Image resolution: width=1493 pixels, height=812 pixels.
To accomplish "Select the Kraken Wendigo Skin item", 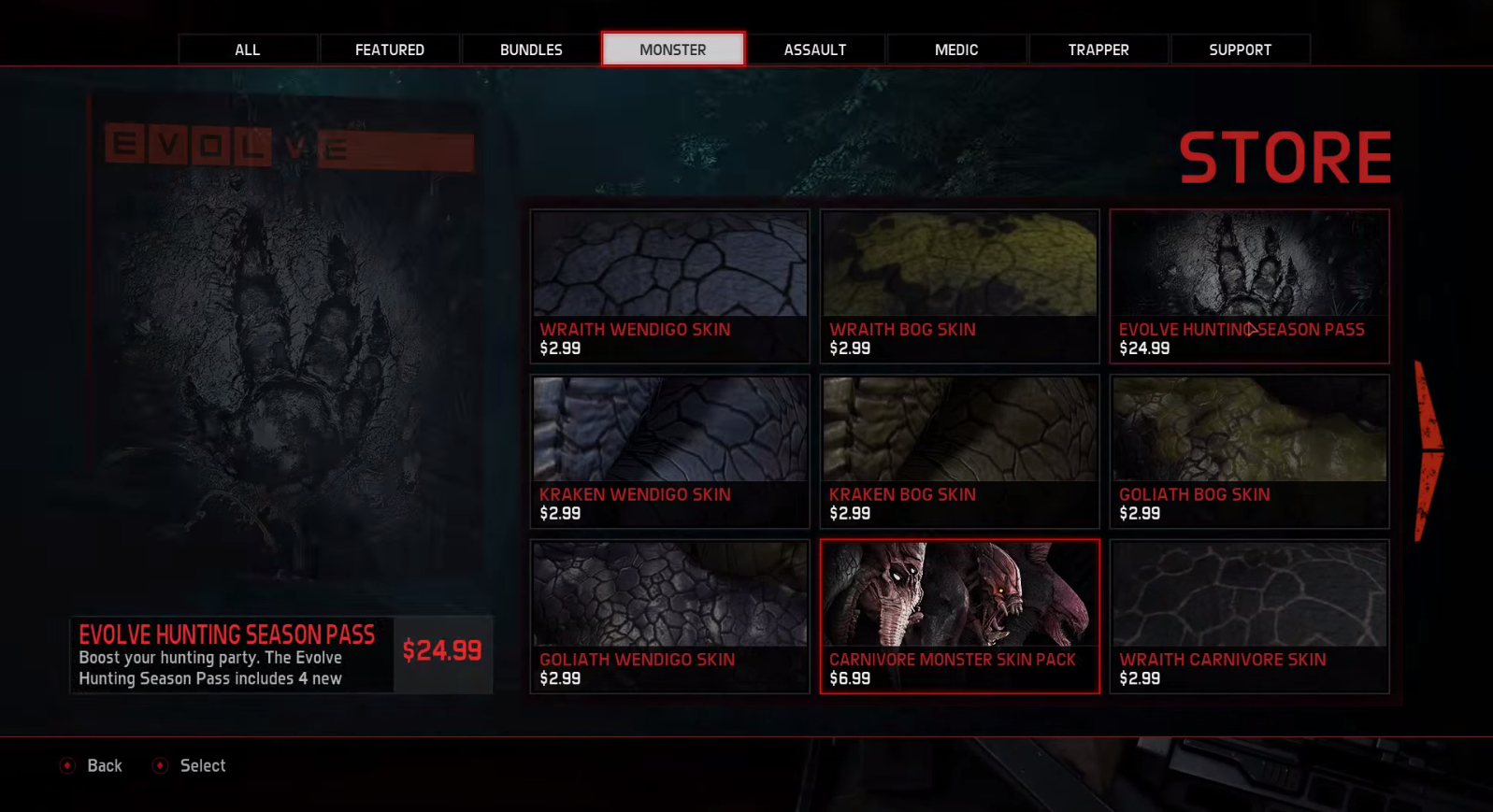I will coord(669,451).
